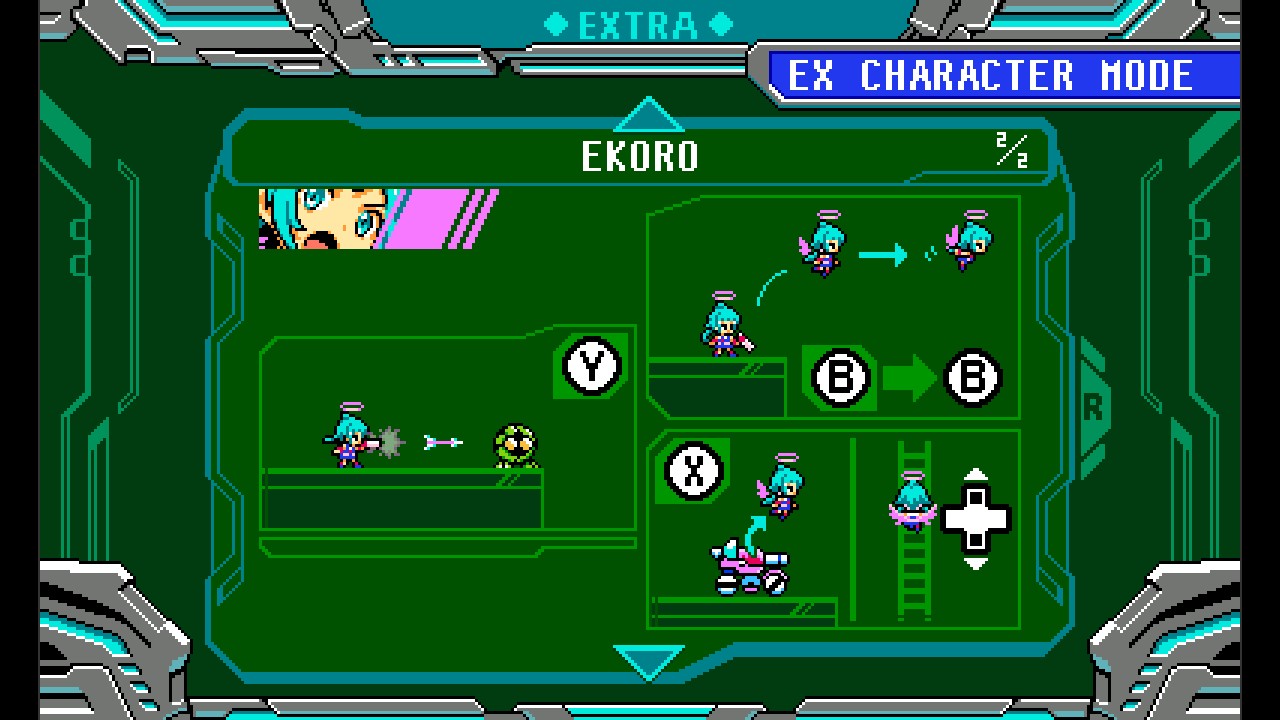Click the EKORO name title bar

coord(640,157)
